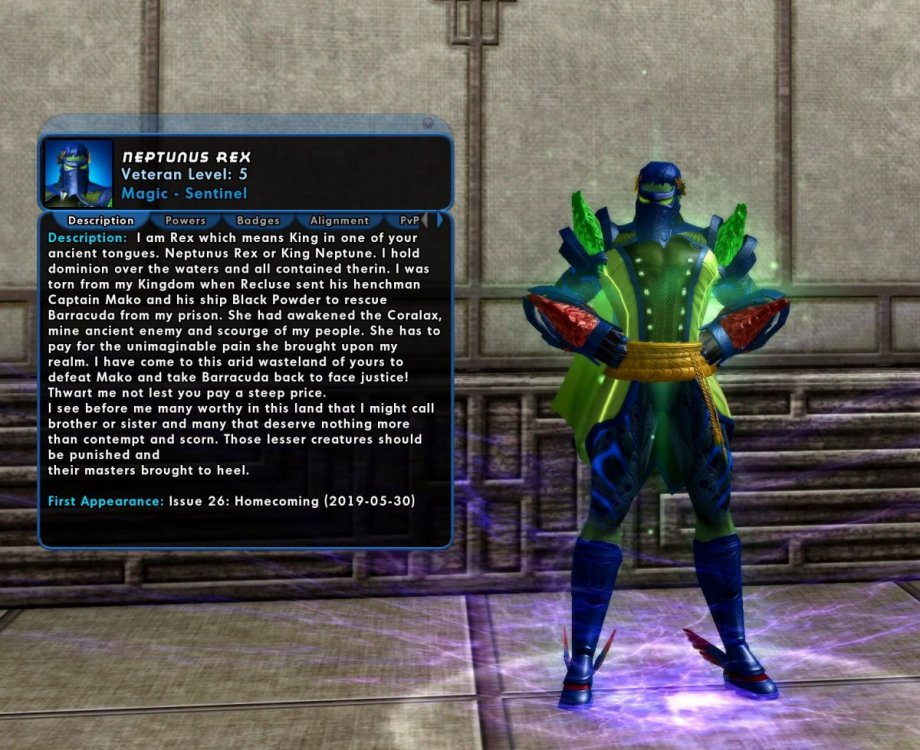Switch to the Description tab
Image resolution: width=920 pixels, height=750 pixels.
pos(100,220)
